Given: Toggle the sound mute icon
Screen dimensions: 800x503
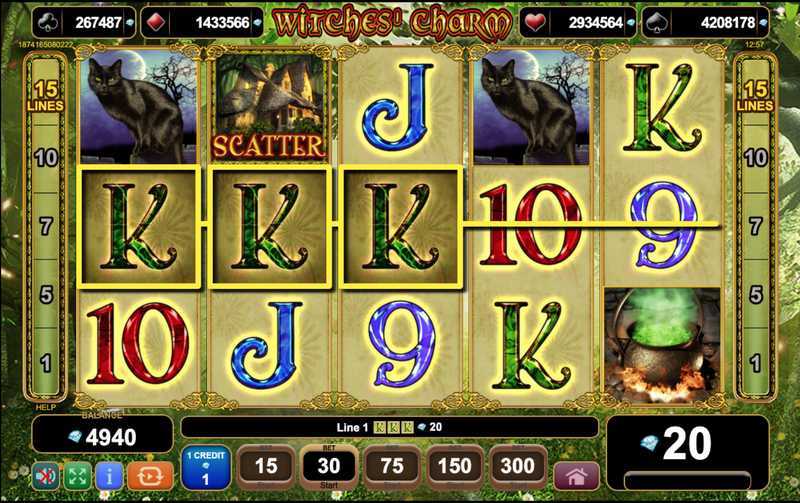Looking at the screenshot, I should [x=44, y=473].
